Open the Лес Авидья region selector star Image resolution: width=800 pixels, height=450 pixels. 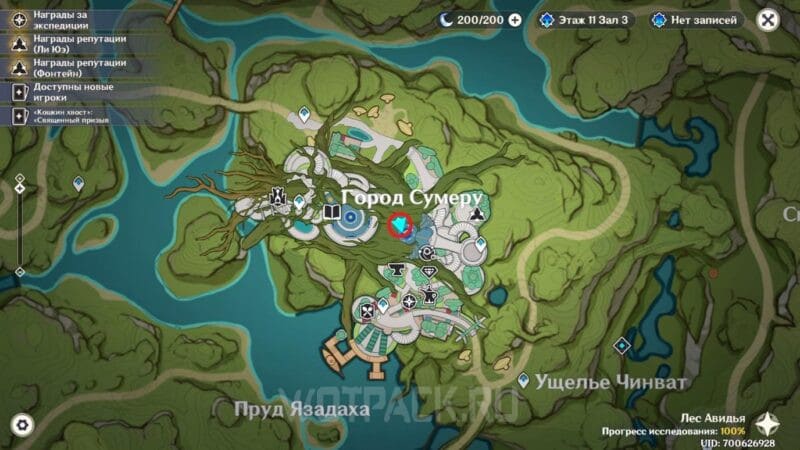point(770,423)
